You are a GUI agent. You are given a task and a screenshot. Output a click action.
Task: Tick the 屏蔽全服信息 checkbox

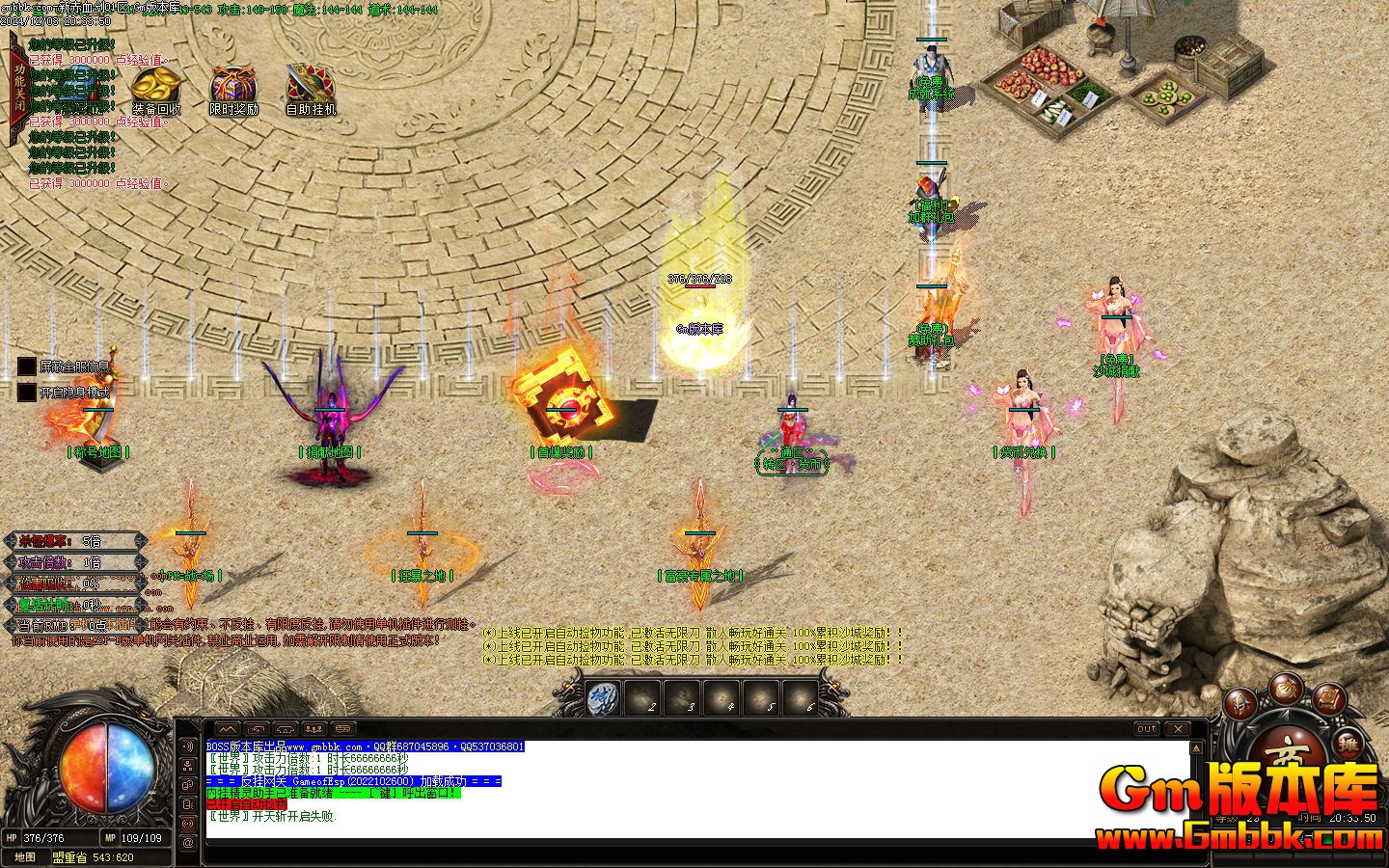coord(26,366)
